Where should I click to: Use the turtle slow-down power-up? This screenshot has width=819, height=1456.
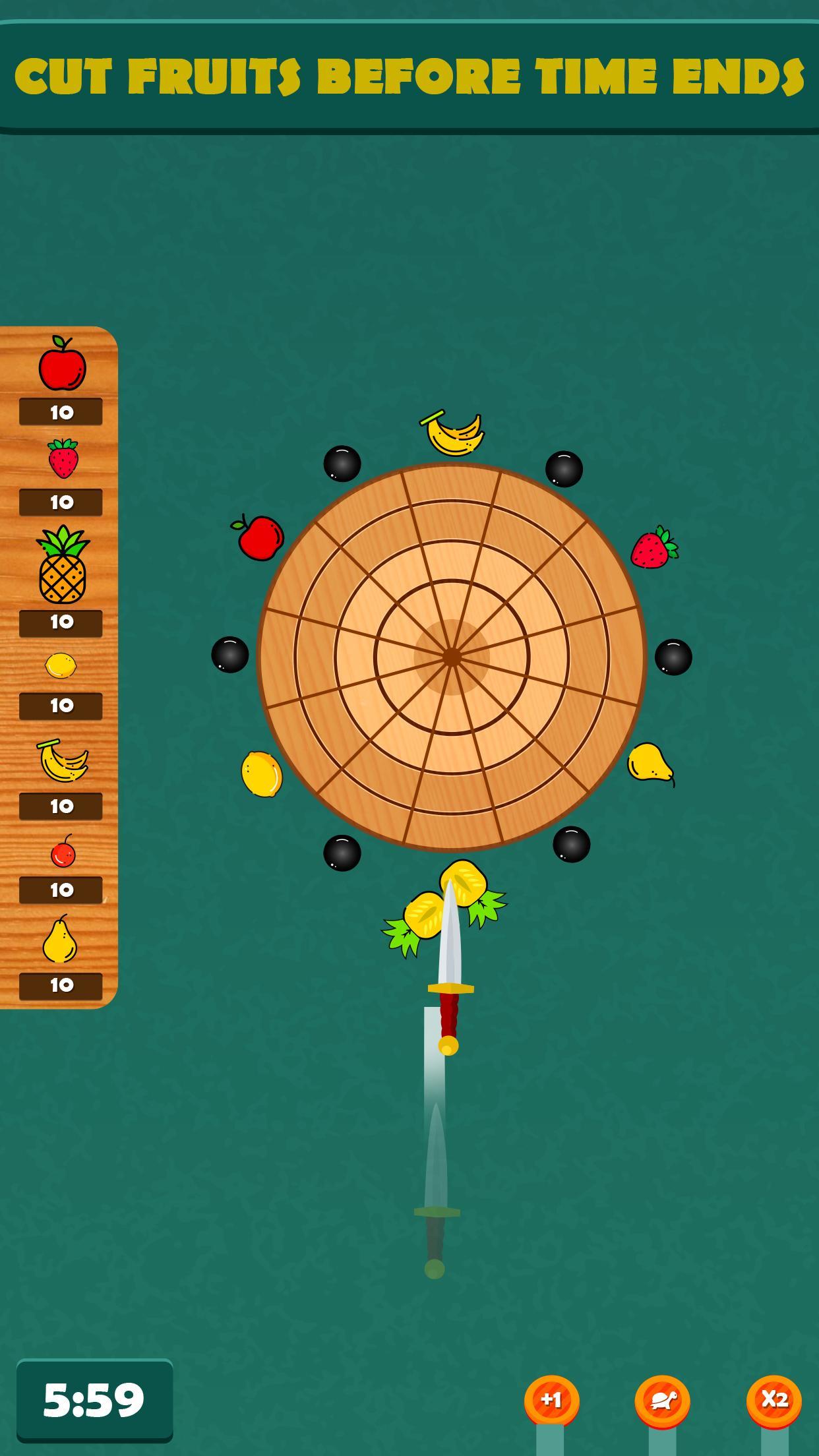(662, 1400)
